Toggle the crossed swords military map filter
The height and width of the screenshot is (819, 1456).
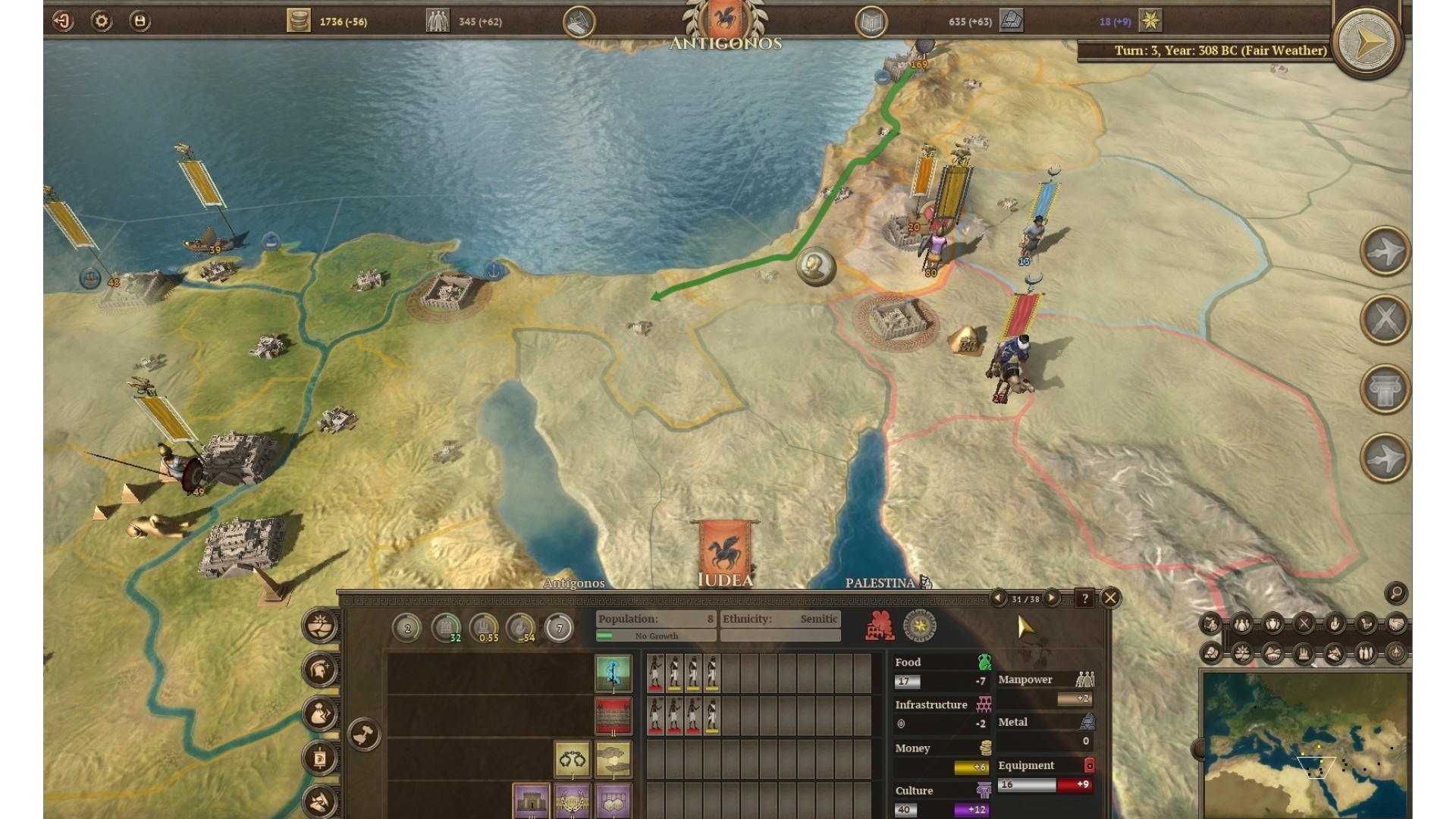[1304, 624]
